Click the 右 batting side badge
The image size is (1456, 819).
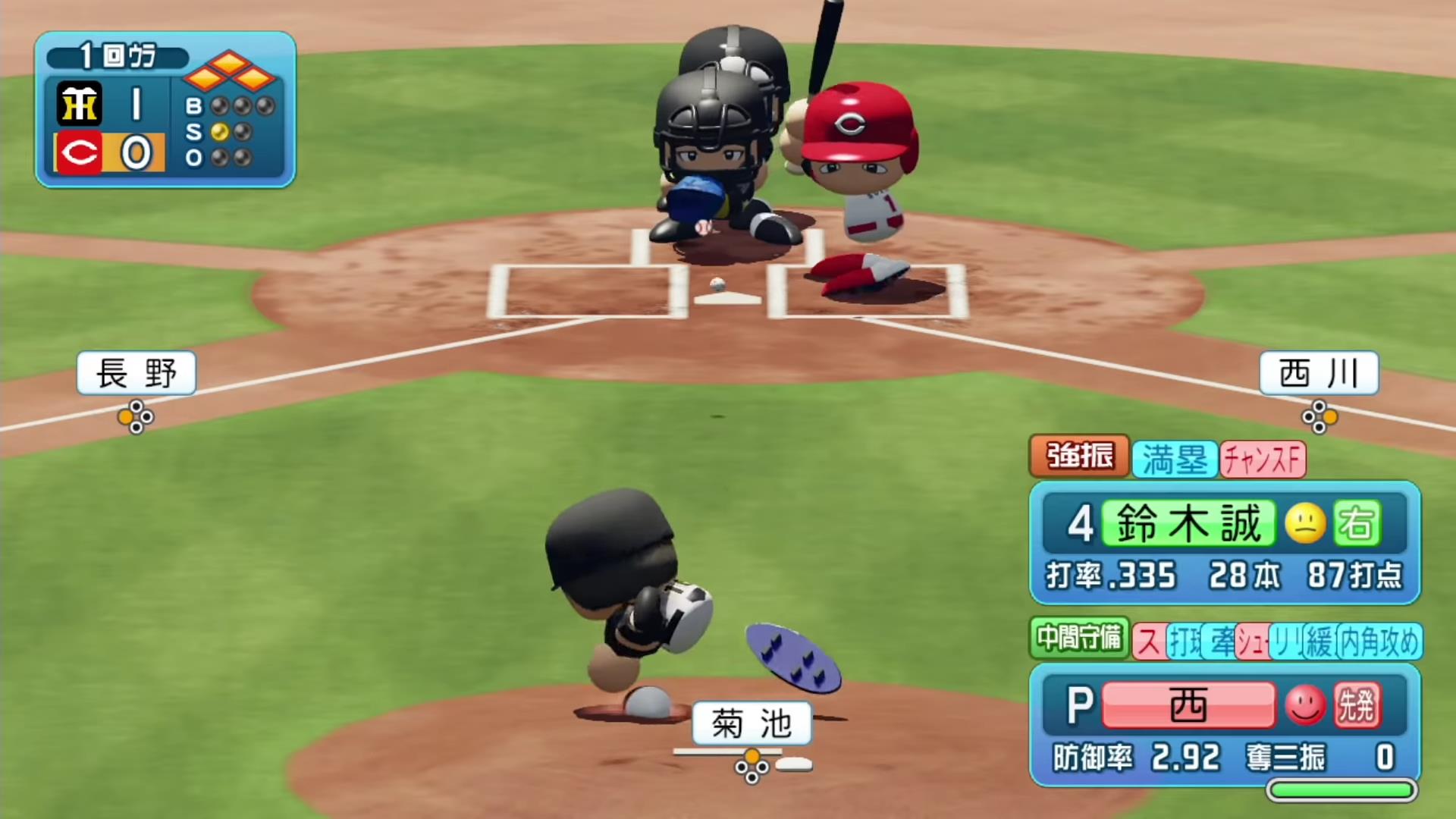(1357, 523)
